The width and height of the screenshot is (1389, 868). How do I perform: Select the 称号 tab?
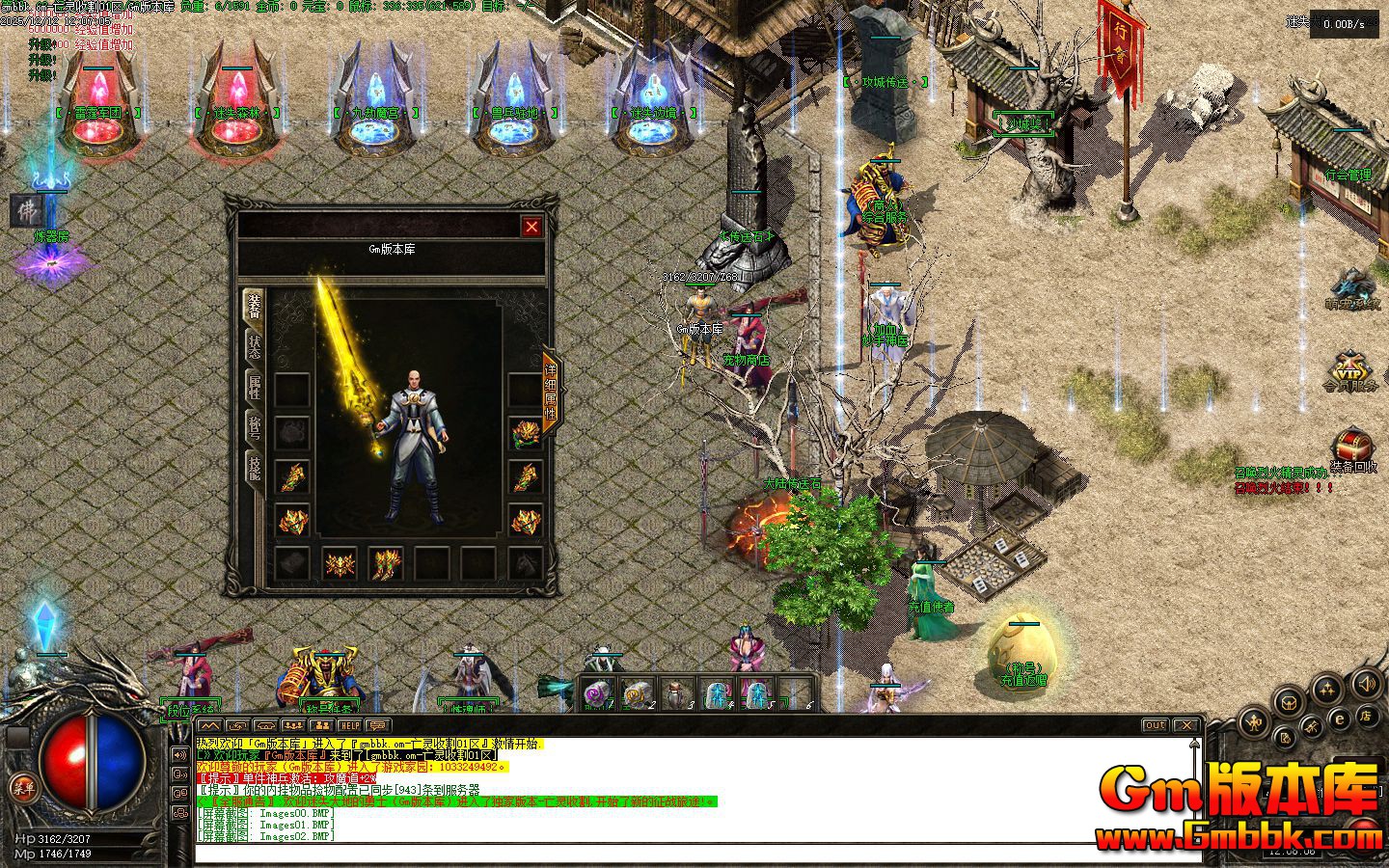(x=254, y=427)
